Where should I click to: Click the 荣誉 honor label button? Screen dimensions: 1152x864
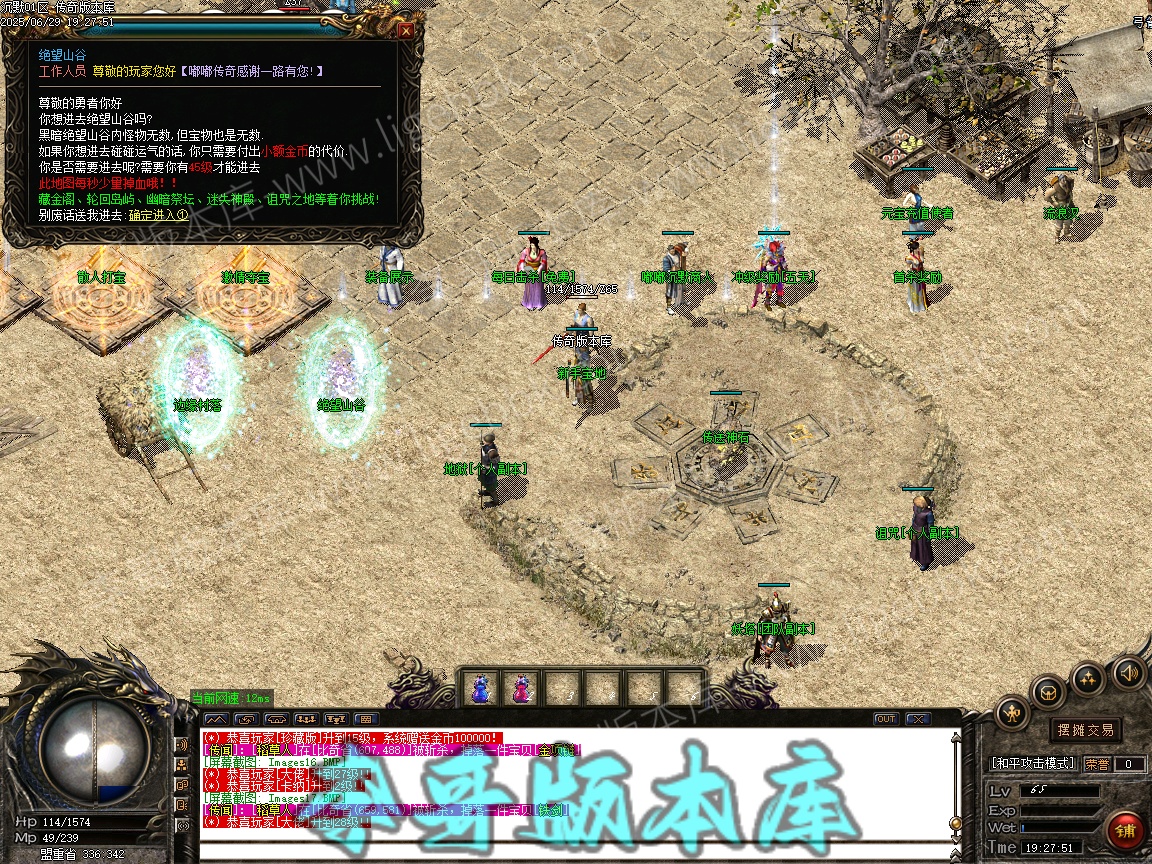tap(1097, 764)
